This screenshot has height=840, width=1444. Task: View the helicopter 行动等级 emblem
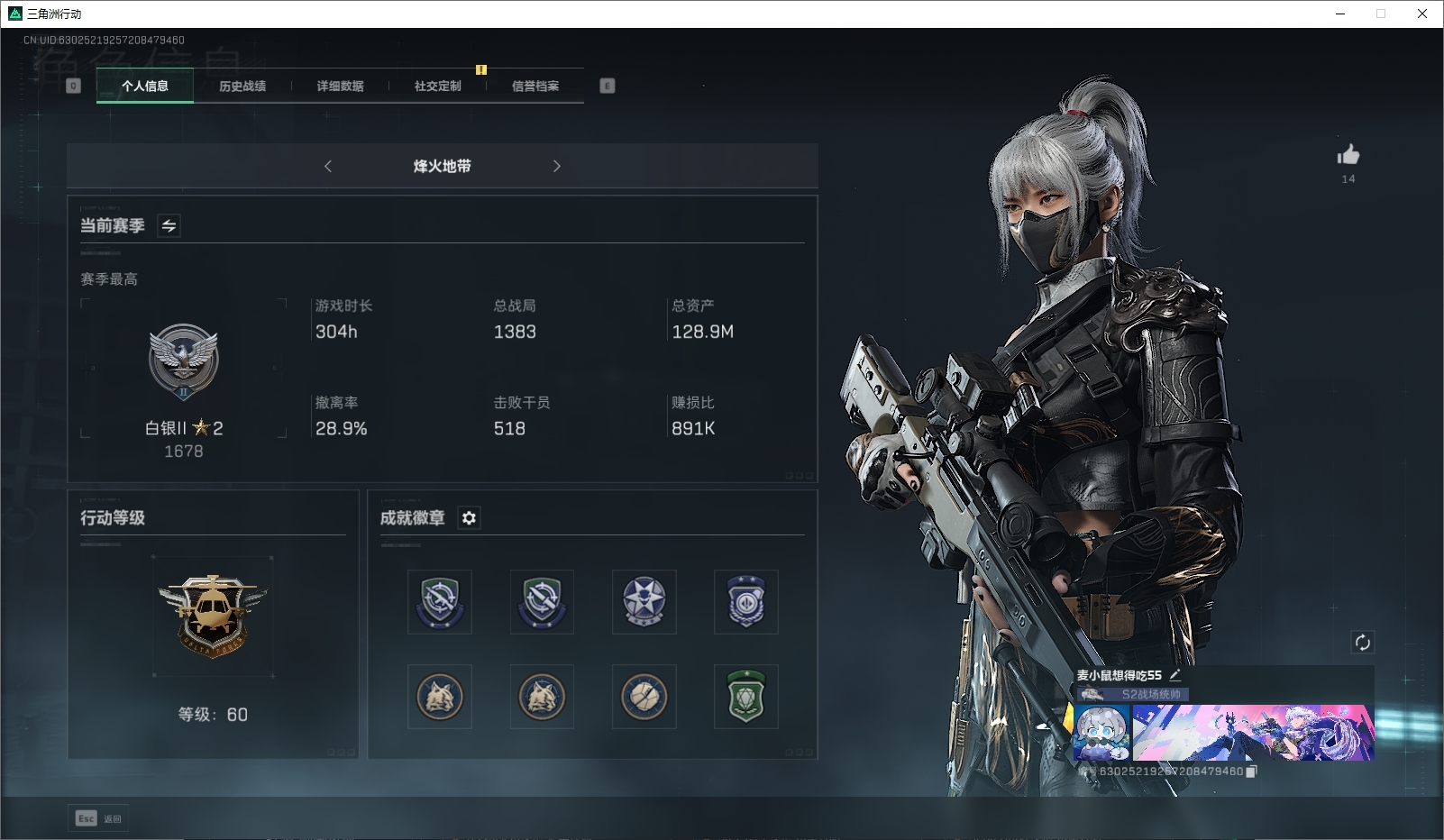click(213, 616)
